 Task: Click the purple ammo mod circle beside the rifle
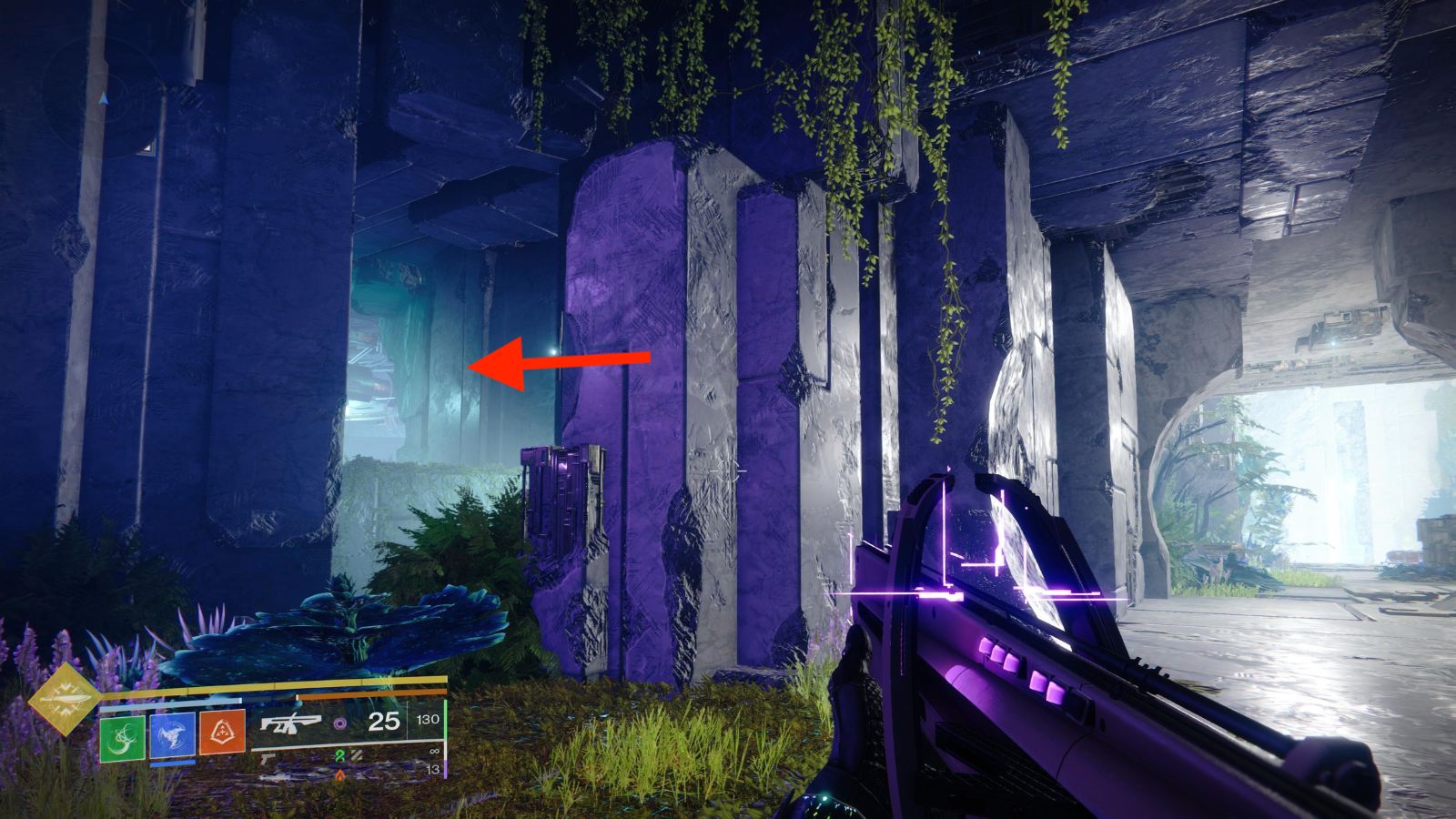[341, 723]
